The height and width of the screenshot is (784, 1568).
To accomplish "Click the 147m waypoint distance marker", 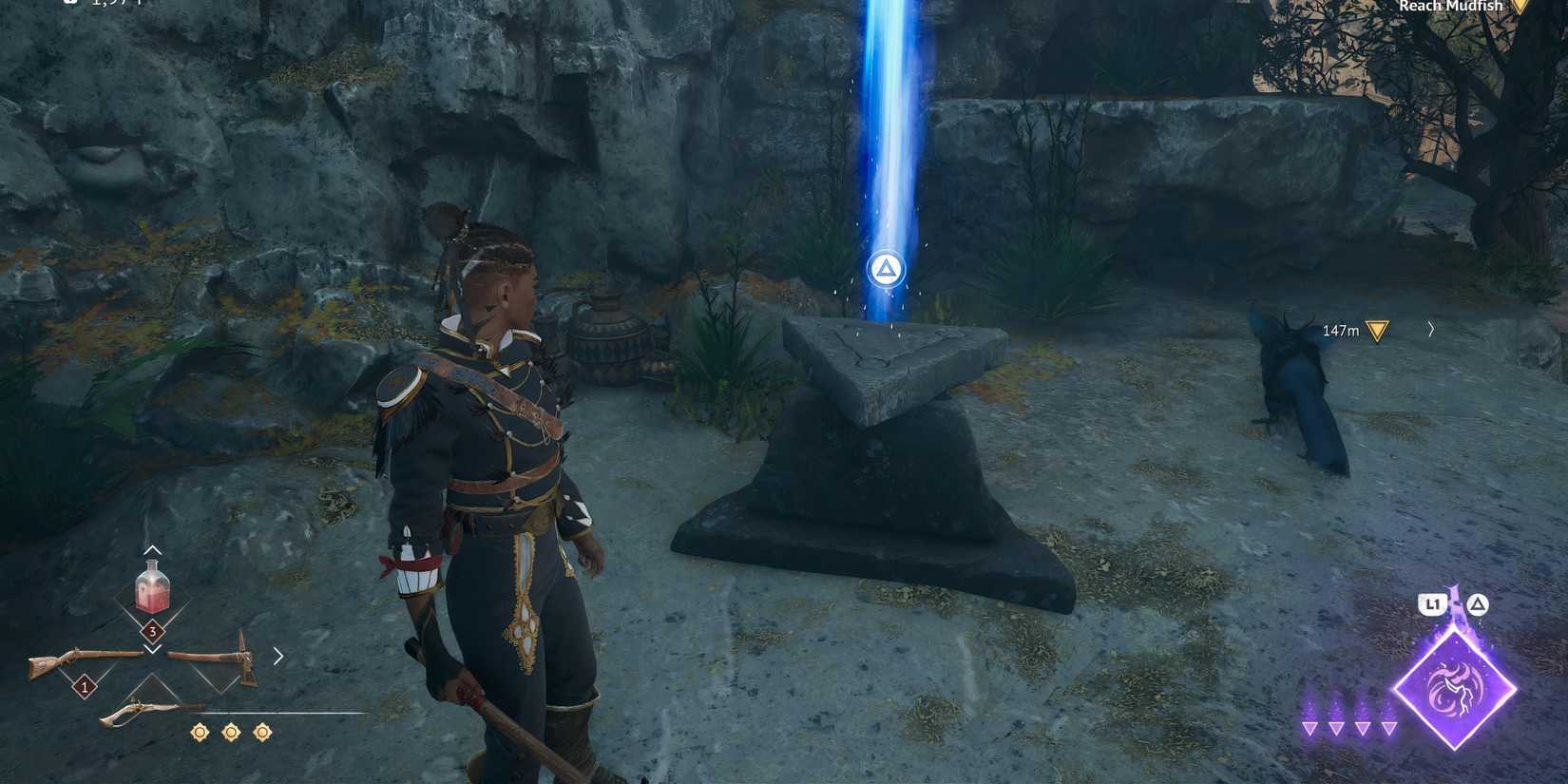I will 1340,329.
